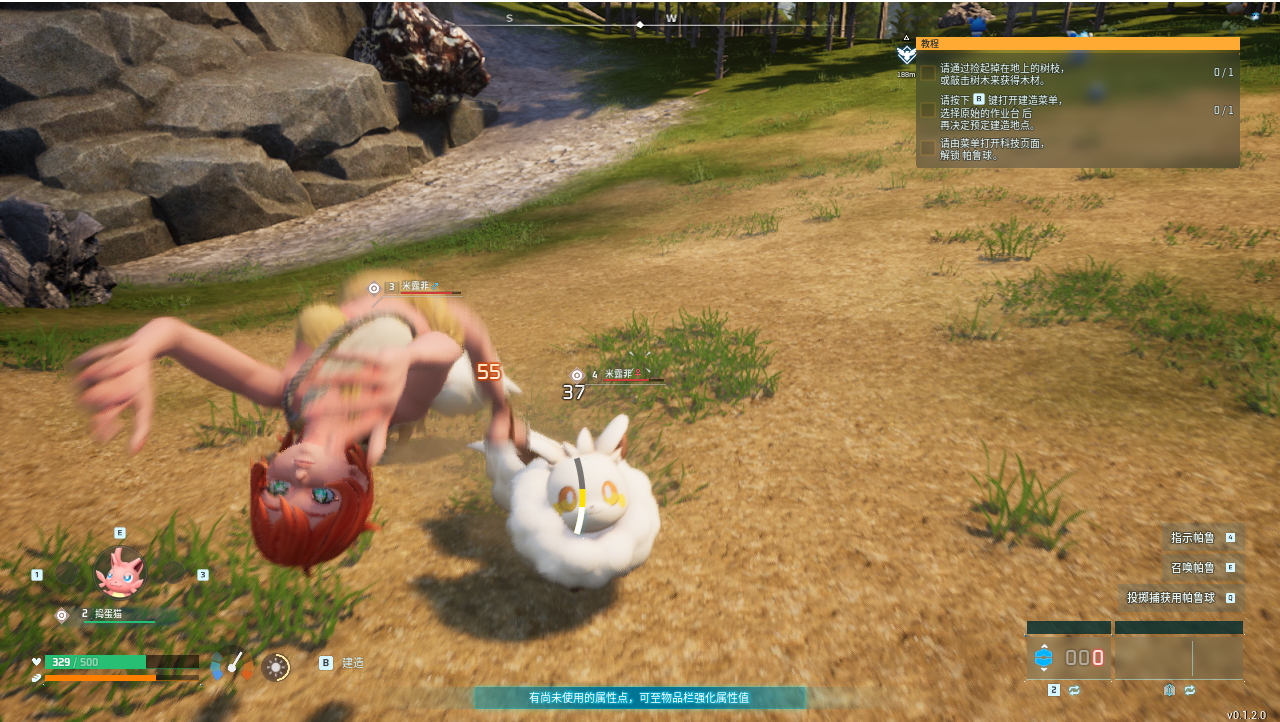Choose the 召唤帕鲁 command

1203,568
